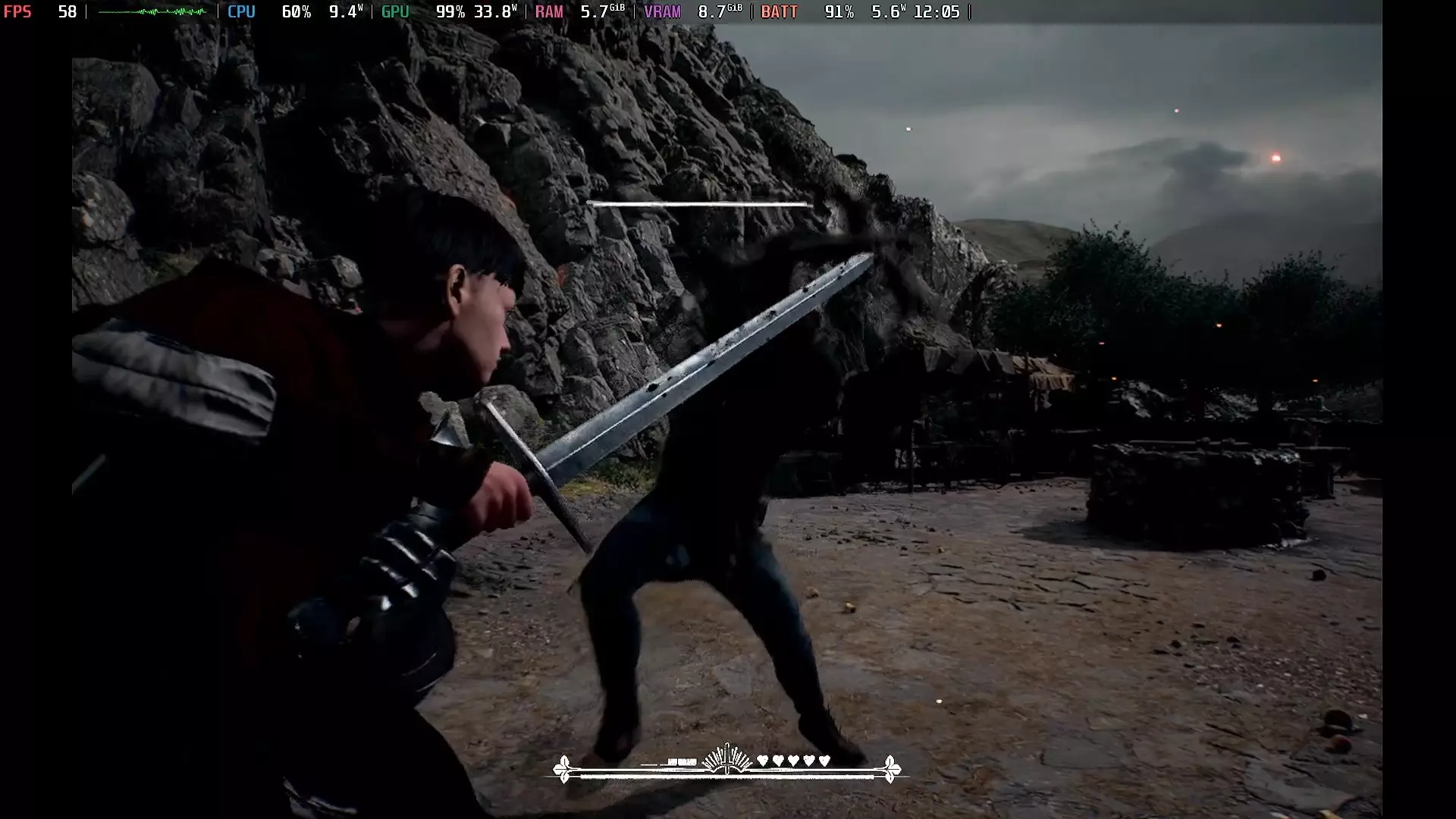Image resolution: width=1456 pixels, height=819 pixels.
Task: Click the GPU power draw reading 33.8 W
Action: pyautogui.click(x=497, y=12)
